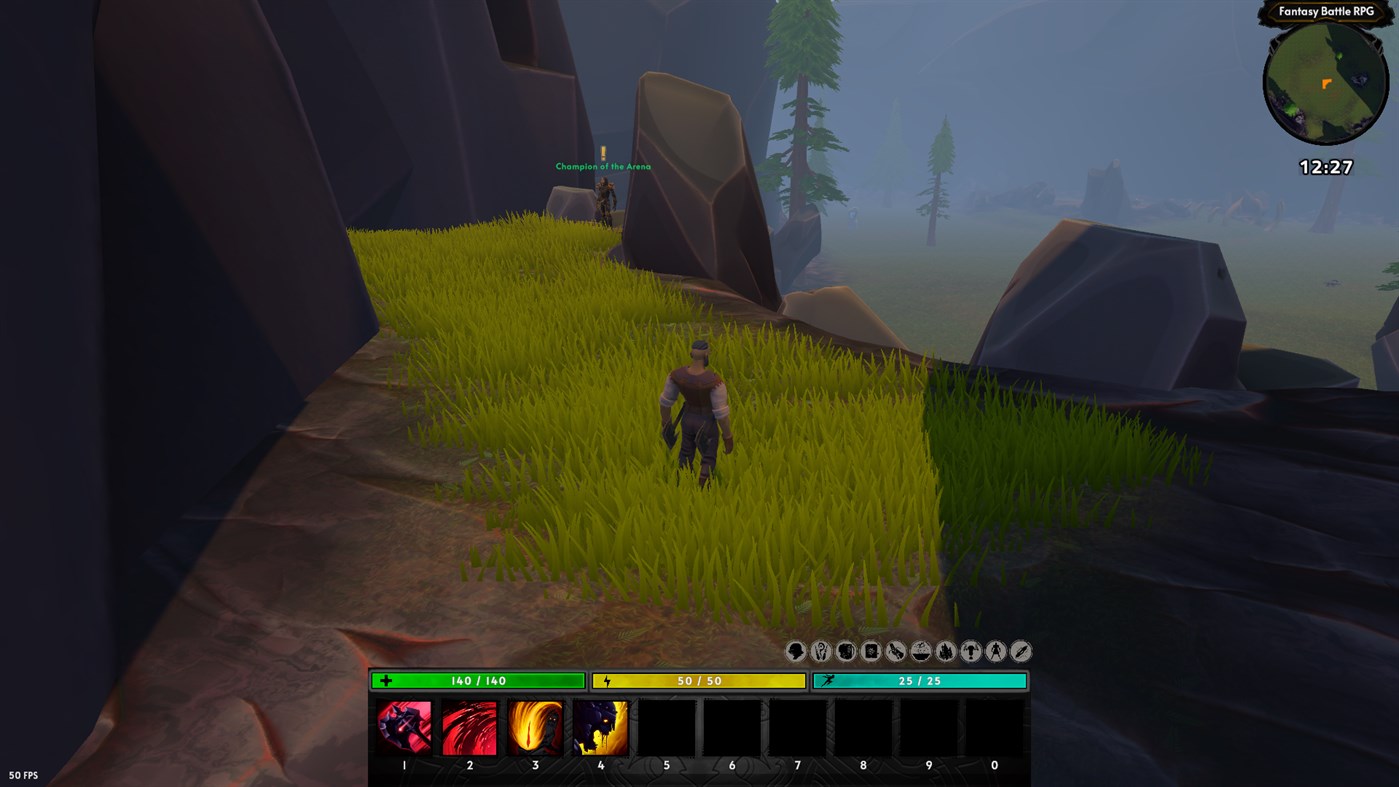Use the shadow beast ability in slot 4
Viewport: 1399px width, 787px height.
(600, 728)
